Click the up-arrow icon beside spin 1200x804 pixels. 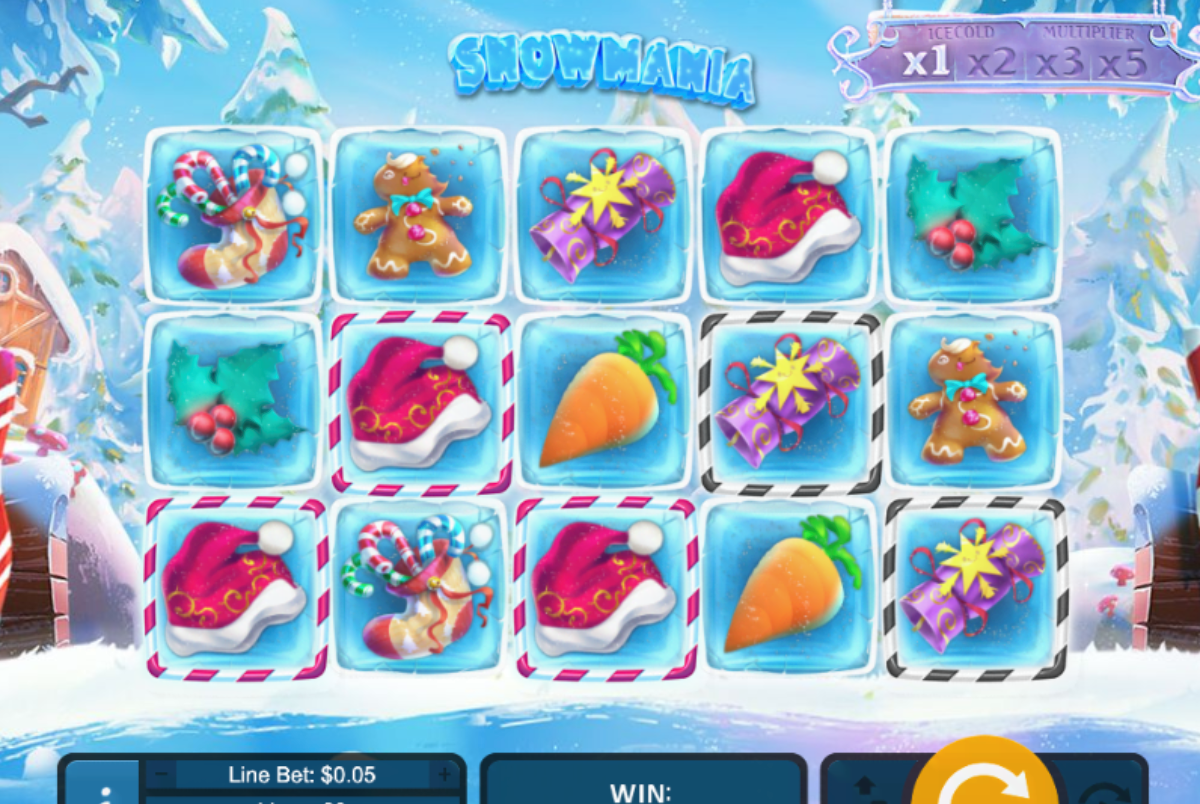coord(865,786)
